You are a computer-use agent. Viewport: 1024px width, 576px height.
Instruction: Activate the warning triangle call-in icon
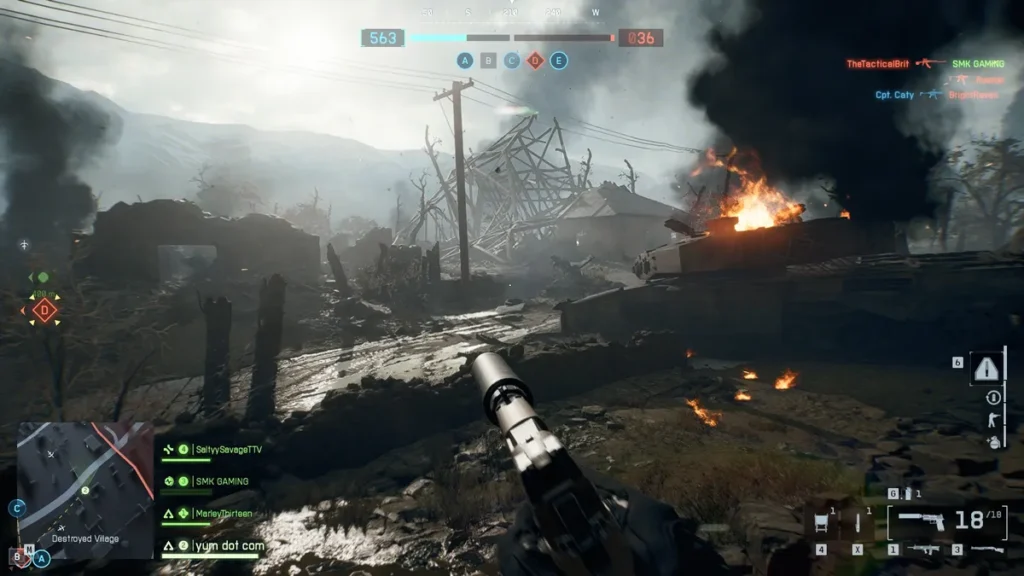986,368
